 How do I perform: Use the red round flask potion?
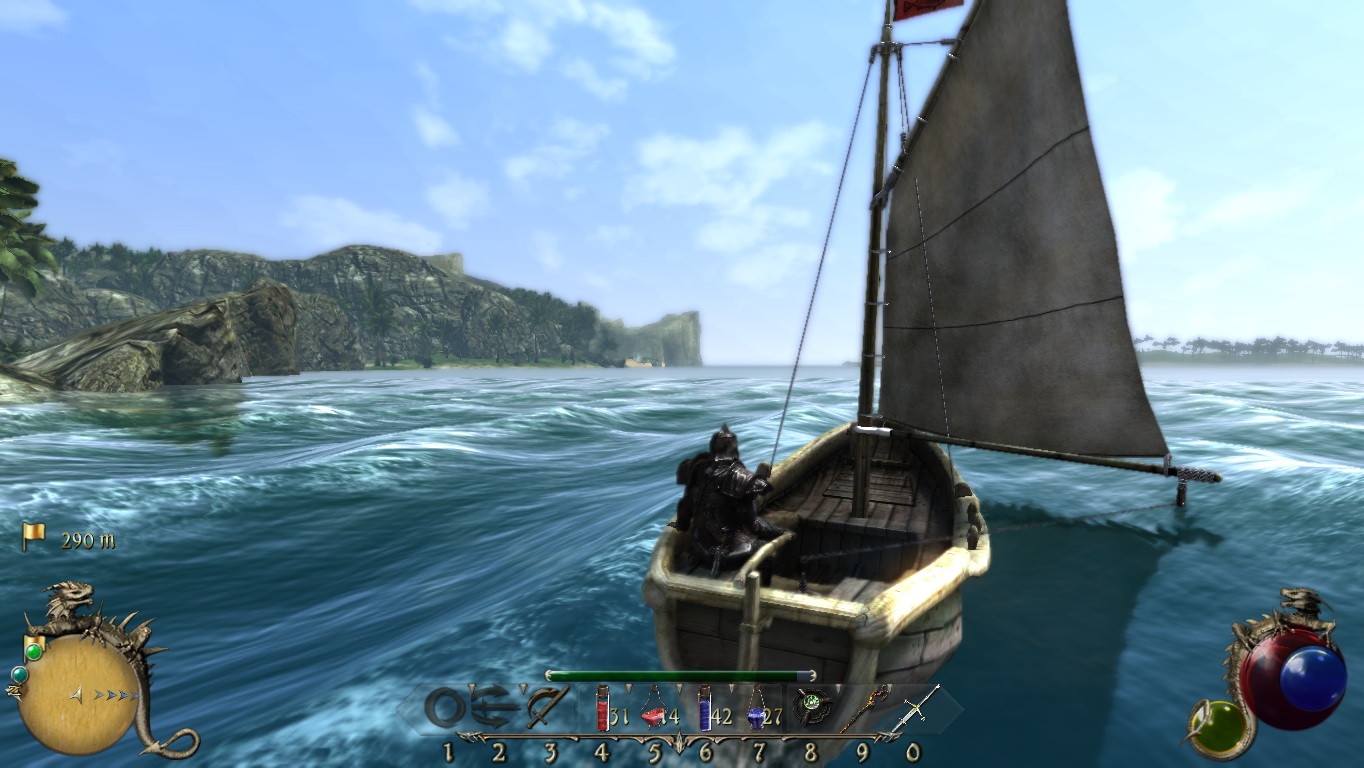(653, 711)
